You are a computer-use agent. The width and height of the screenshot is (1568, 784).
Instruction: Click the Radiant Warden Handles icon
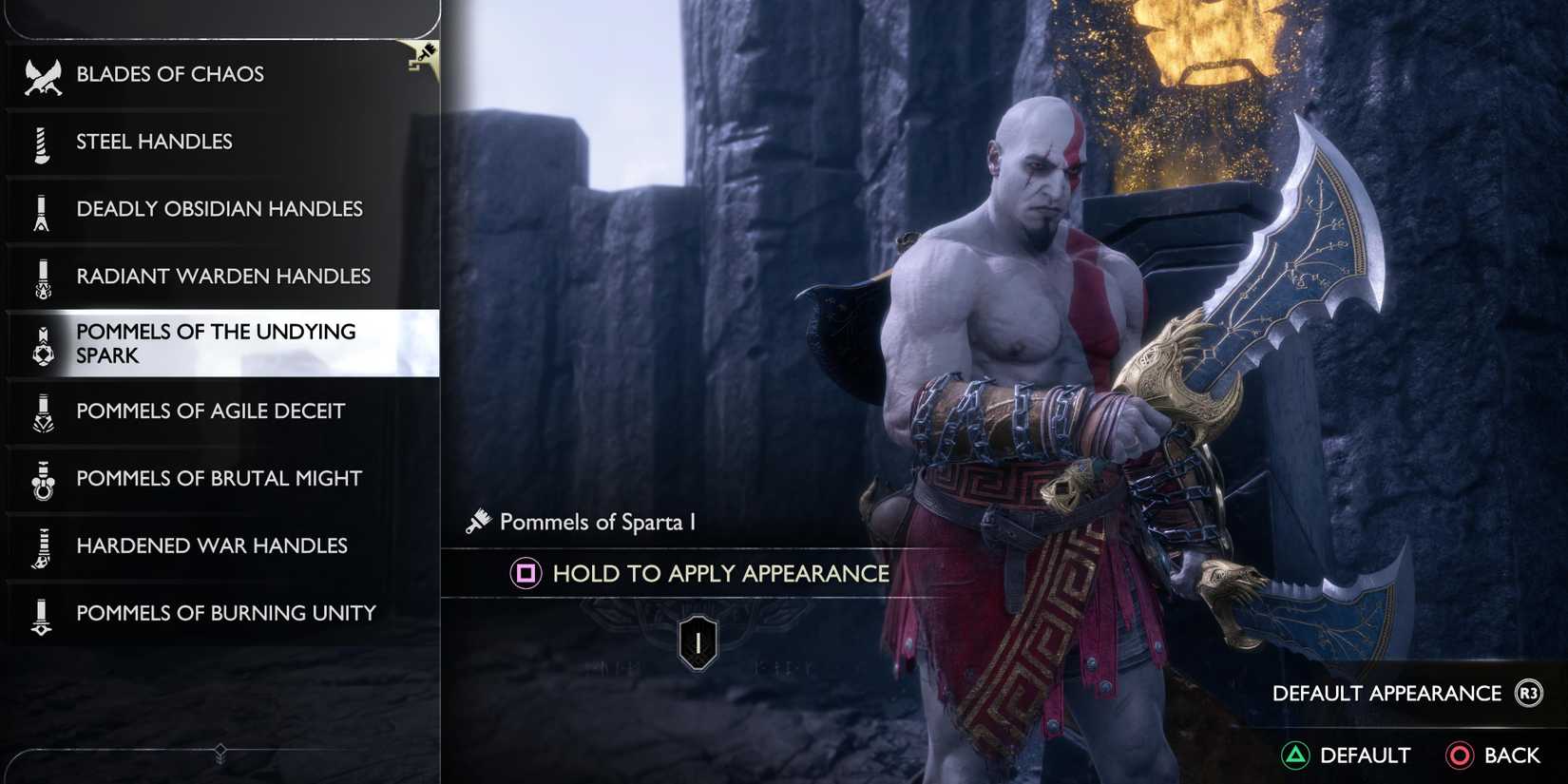tap(40, 276)
